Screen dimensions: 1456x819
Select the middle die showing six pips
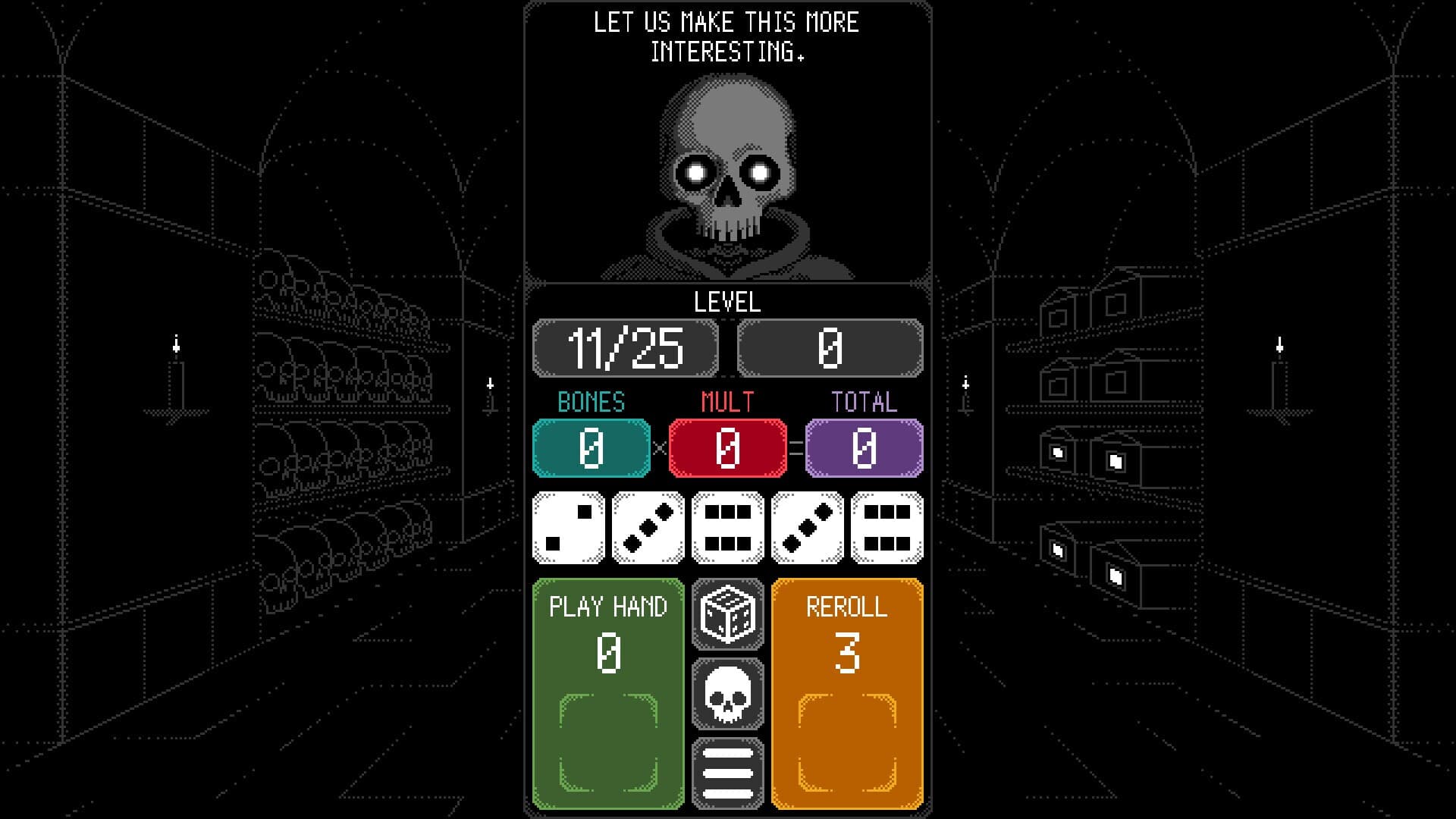(x=727, y=526)
